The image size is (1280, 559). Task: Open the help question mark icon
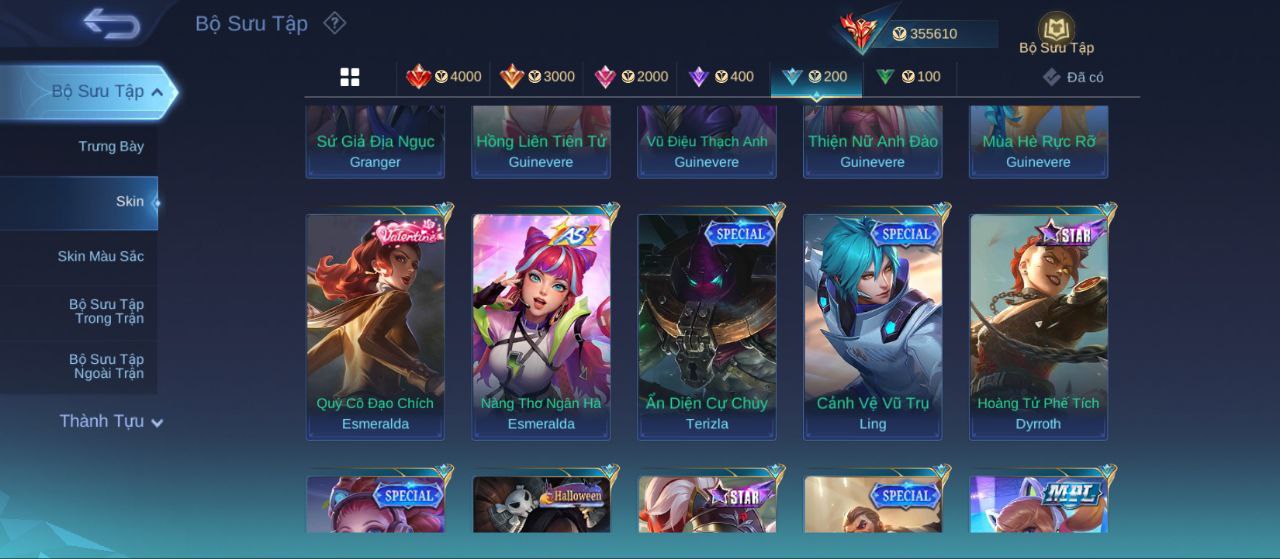pyautogui.click(x=335, y=23)
